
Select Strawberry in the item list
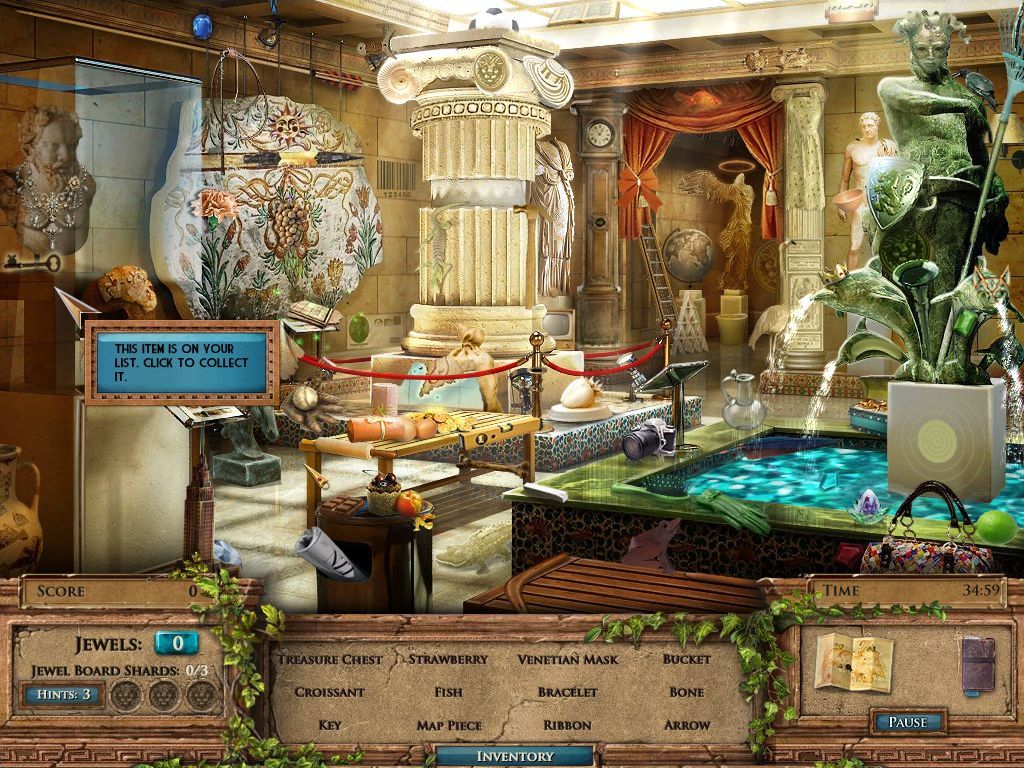click(x=448, y=659)
